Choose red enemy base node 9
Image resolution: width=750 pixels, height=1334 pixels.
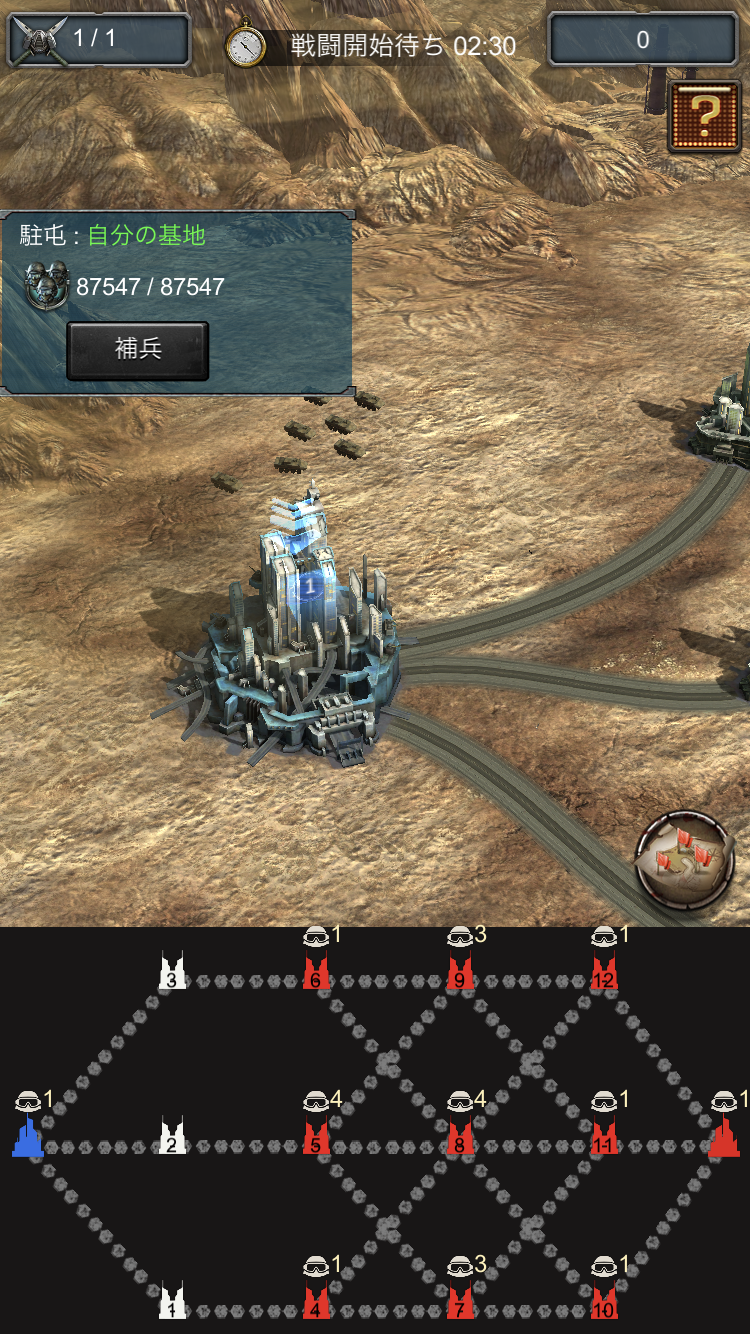tap(460, 974)
